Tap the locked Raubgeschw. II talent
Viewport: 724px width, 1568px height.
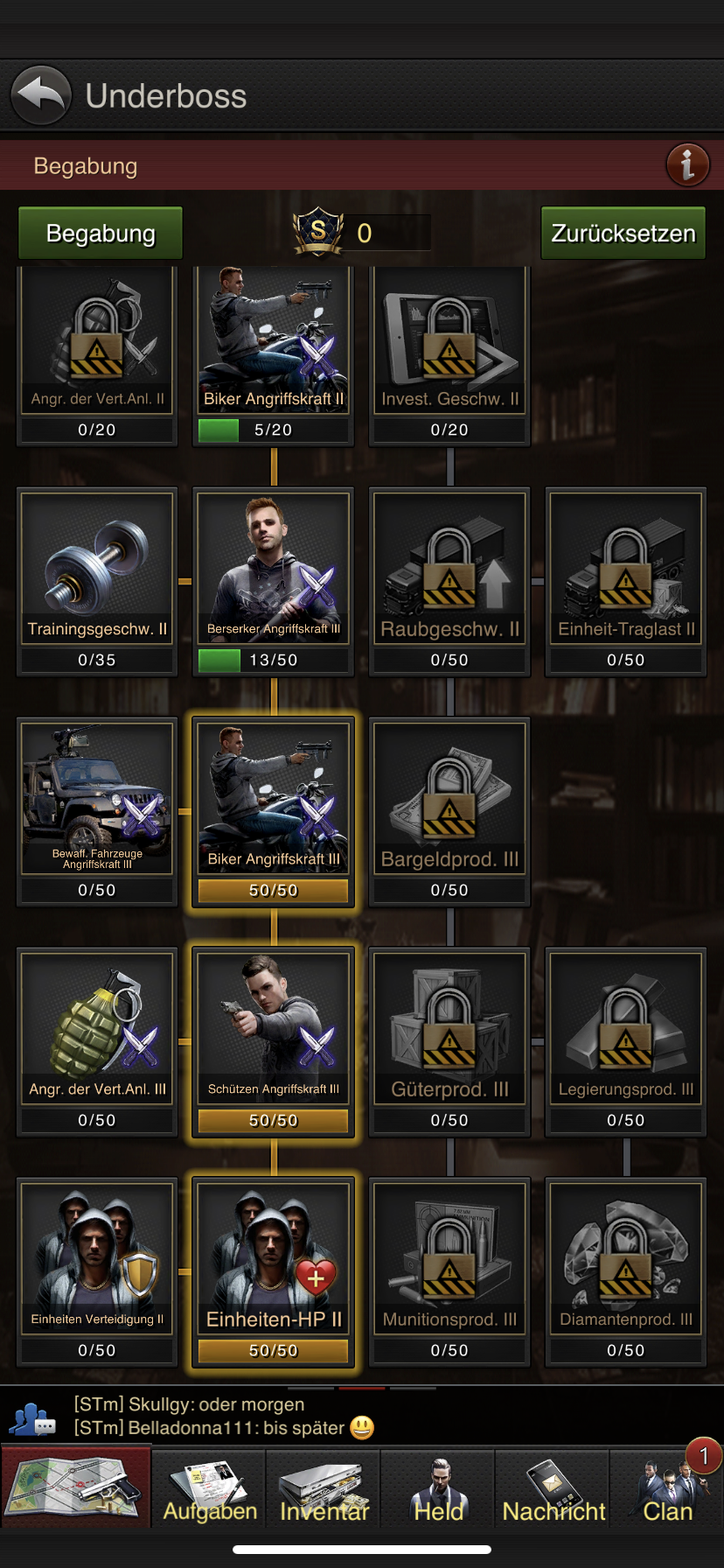[x=449, y=569]
